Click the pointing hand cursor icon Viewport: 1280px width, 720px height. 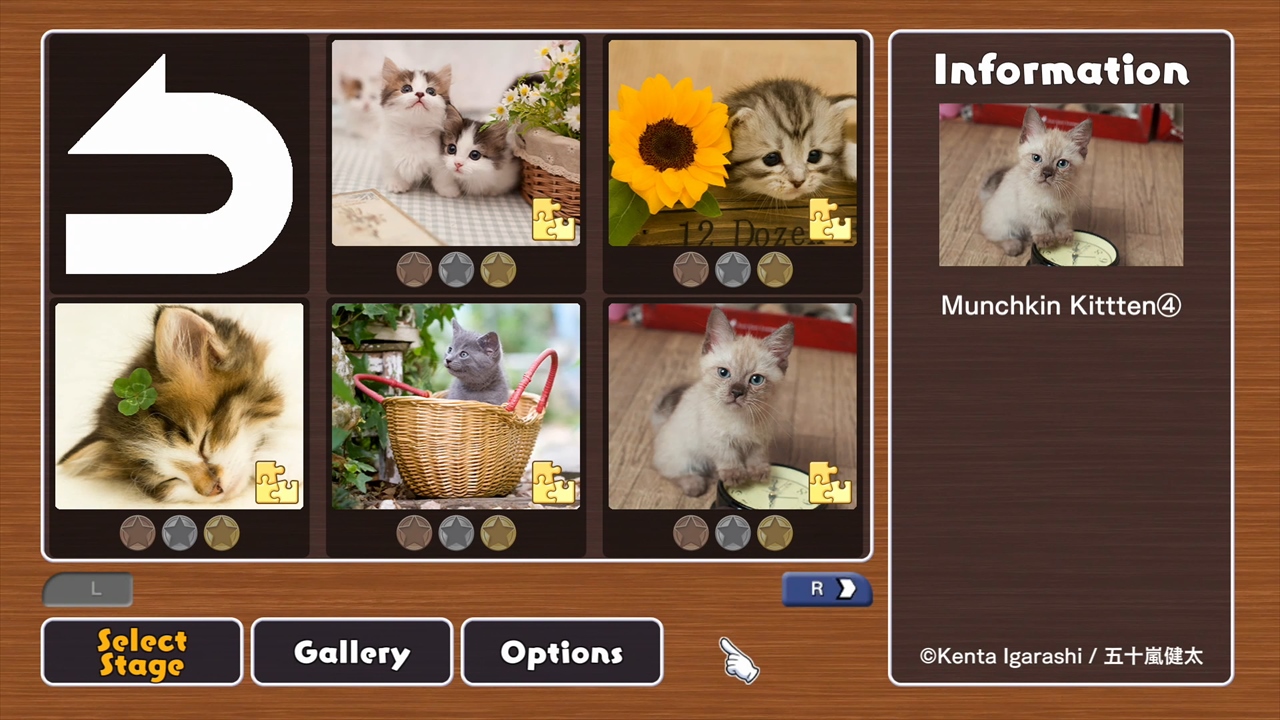point(738,662)
